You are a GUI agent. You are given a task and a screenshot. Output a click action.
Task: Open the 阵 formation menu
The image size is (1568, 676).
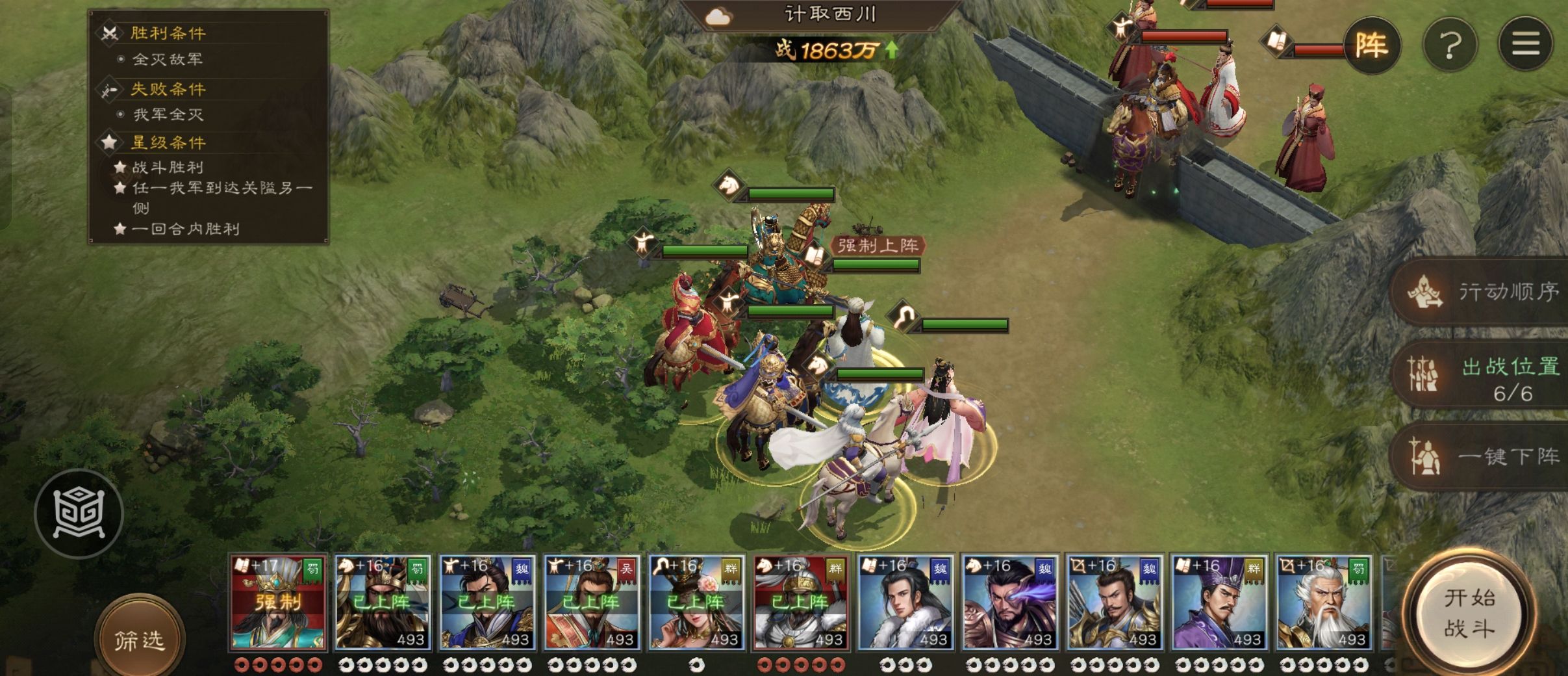pos(1371,45)
